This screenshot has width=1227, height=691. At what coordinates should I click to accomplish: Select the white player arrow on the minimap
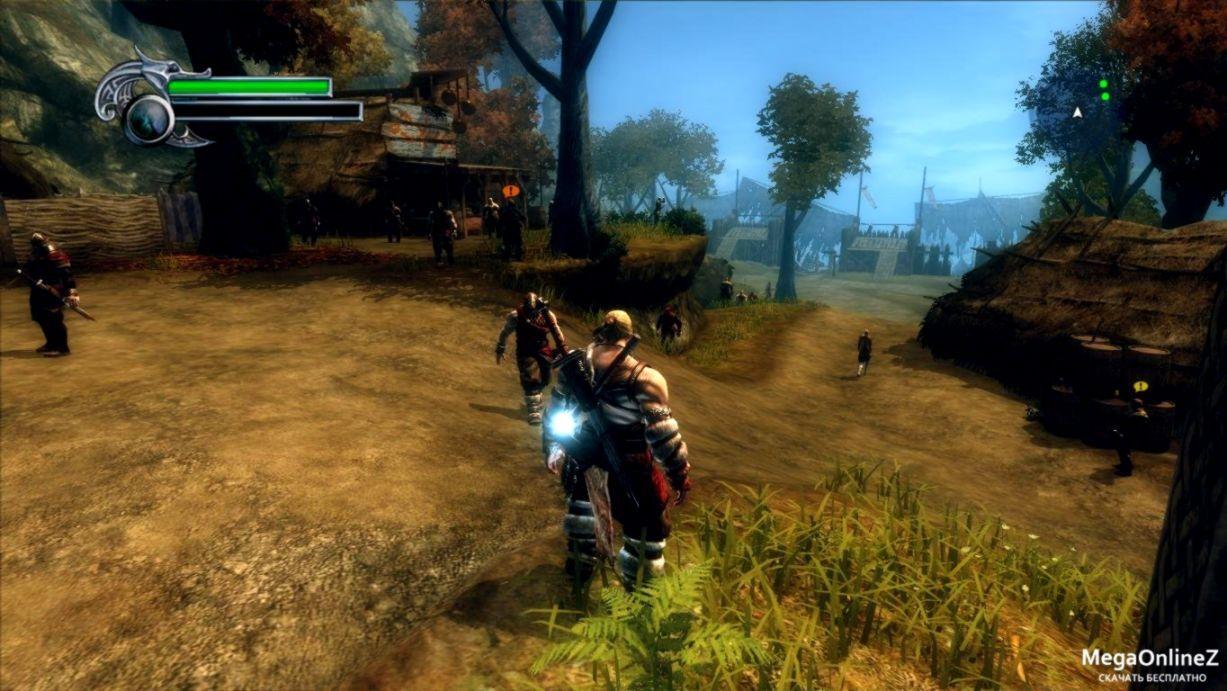[1077, 113]
